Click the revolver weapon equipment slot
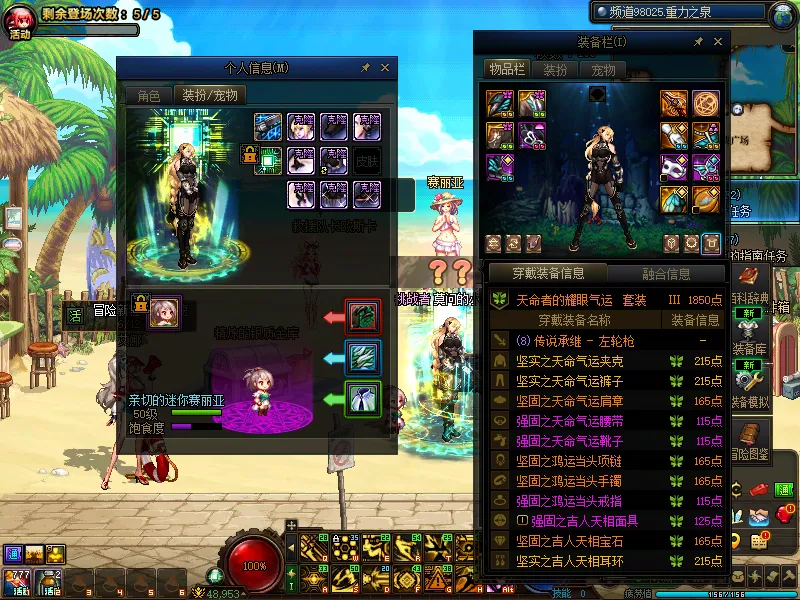Viewport: 800px width, 600px height. coord(674,104)
